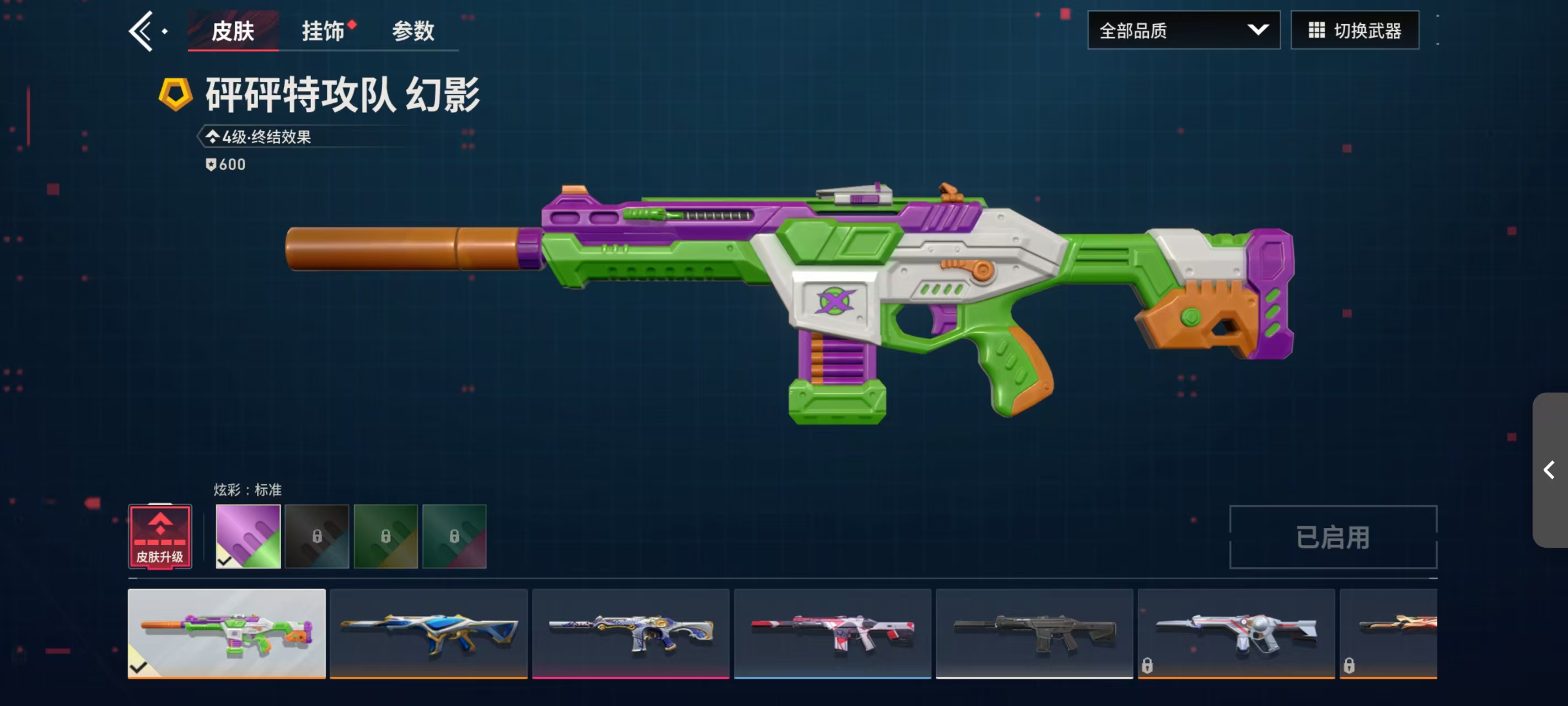Select the locked silver-white skin thumbnail

(1236, 634)
